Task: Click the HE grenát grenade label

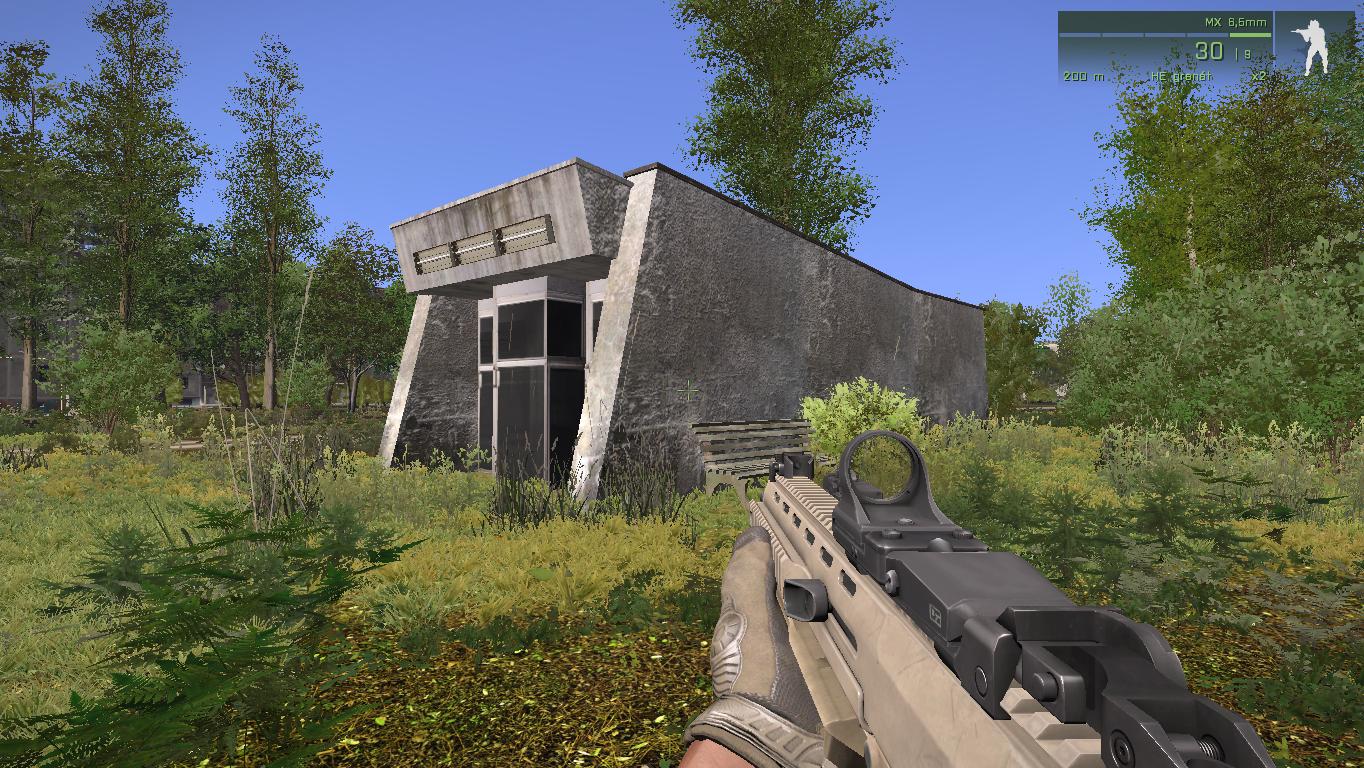Action: [x=1180, y=73]
